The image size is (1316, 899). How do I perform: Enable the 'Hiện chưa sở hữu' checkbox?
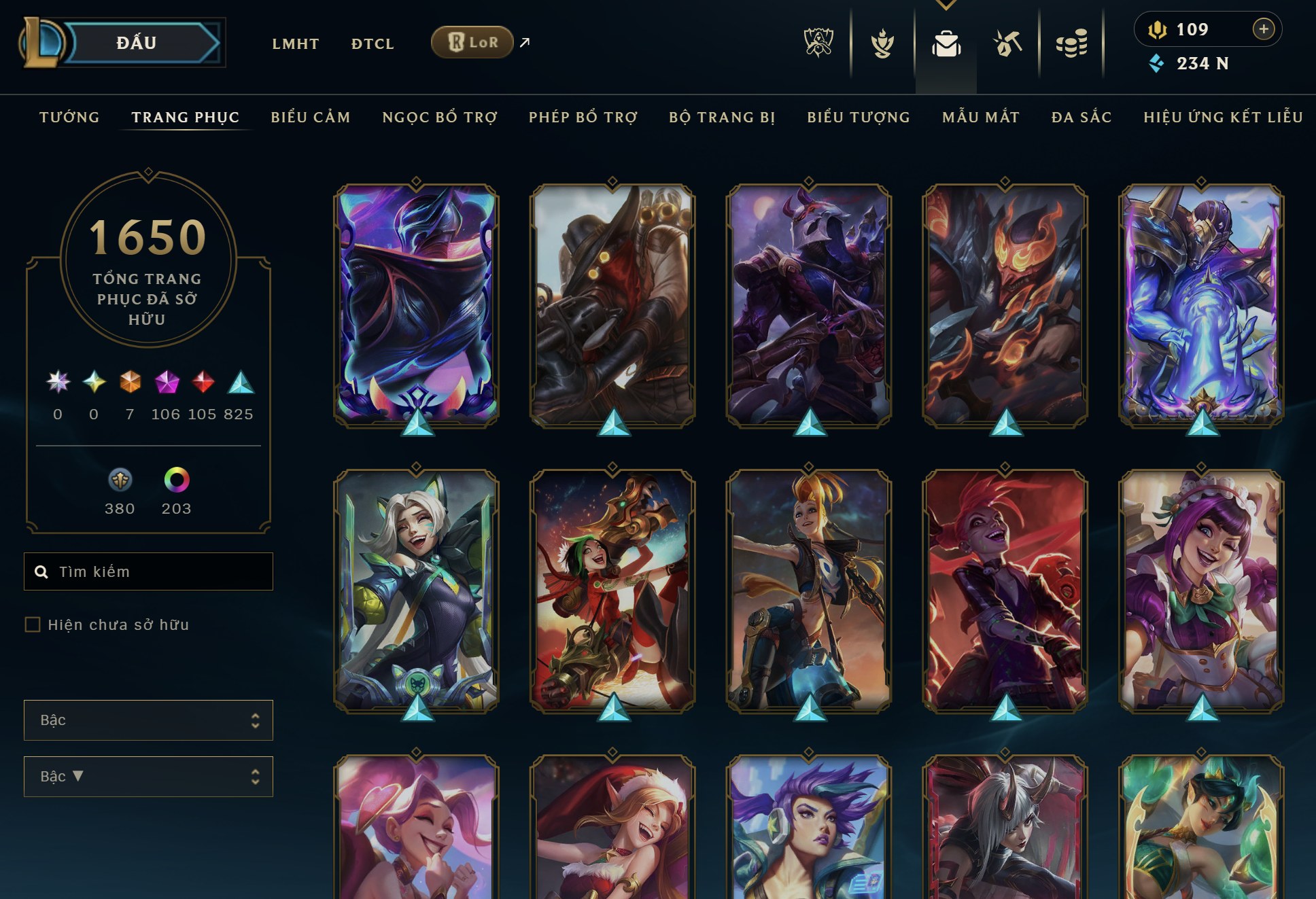[31, 624]
